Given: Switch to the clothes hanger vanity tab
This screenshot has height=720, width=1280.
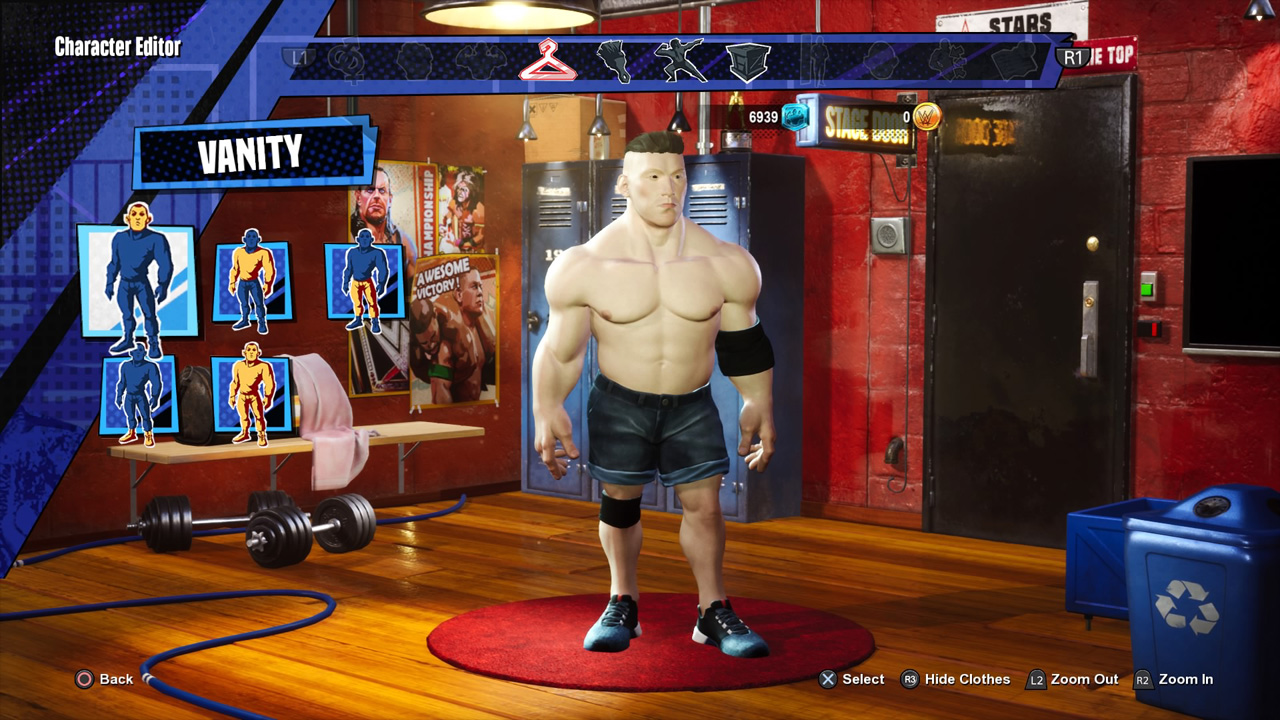Looking at the screenshot, I should [547, 60].
